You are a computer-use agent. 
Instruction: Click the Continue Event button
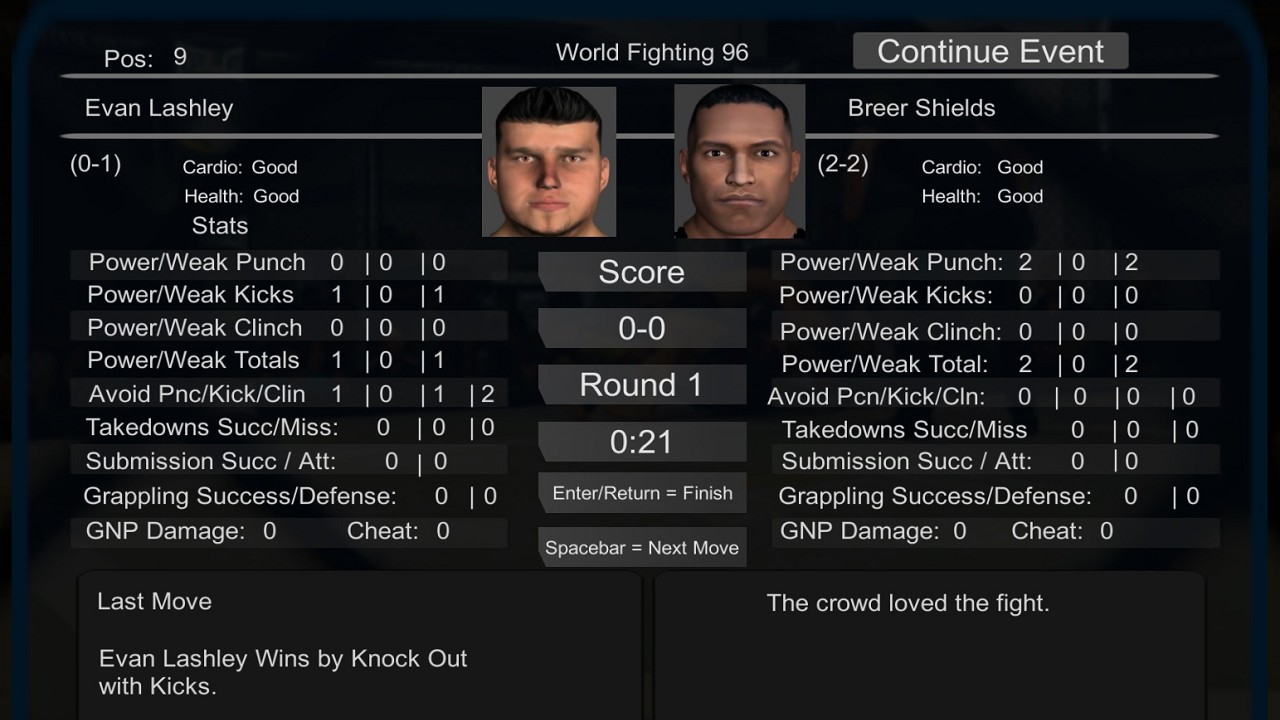(x=989, y=50)
